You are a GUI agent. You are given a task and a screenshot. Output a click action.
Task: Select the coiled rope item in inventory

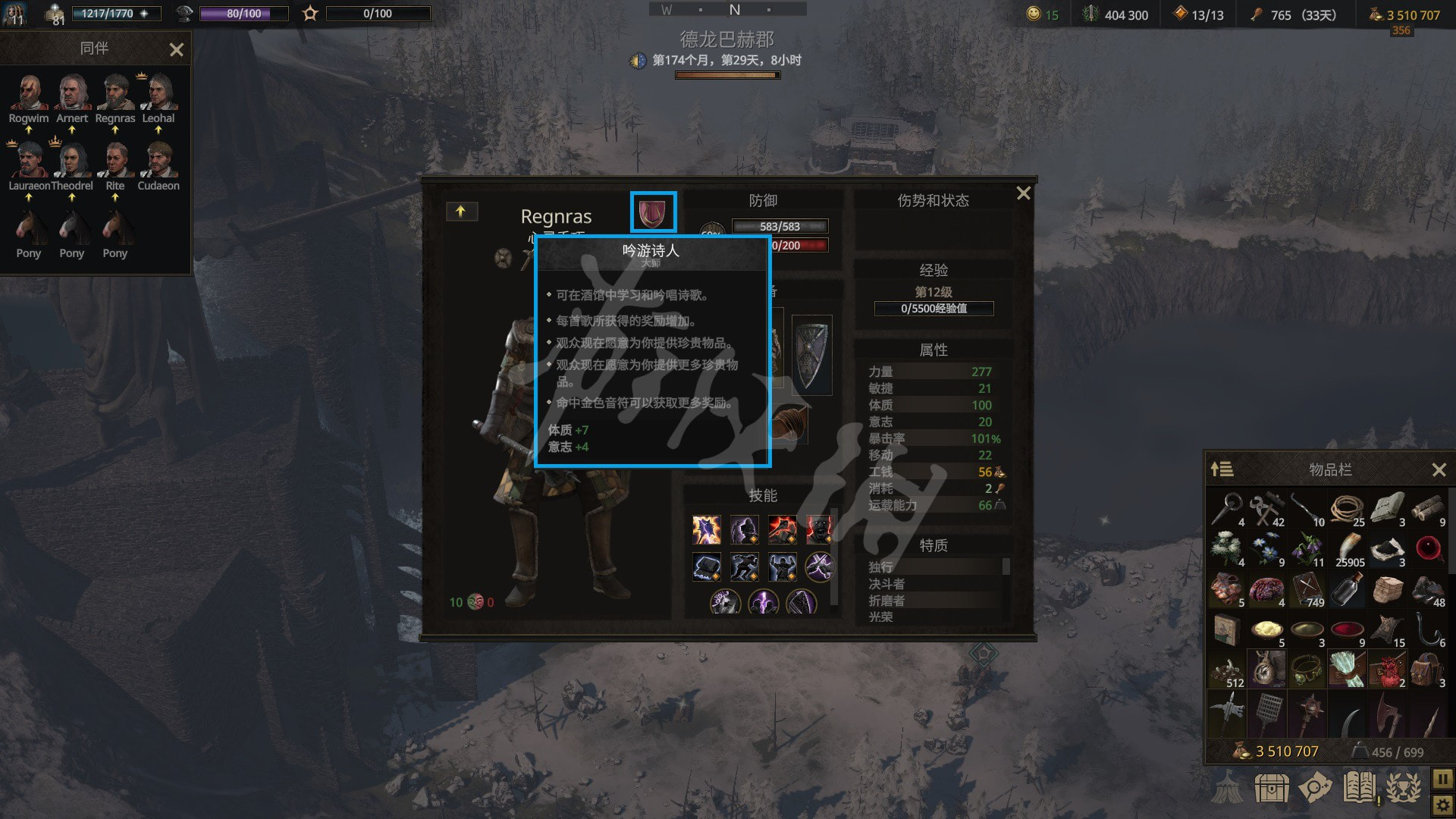pyautogui.click(x=1347, y=509)
